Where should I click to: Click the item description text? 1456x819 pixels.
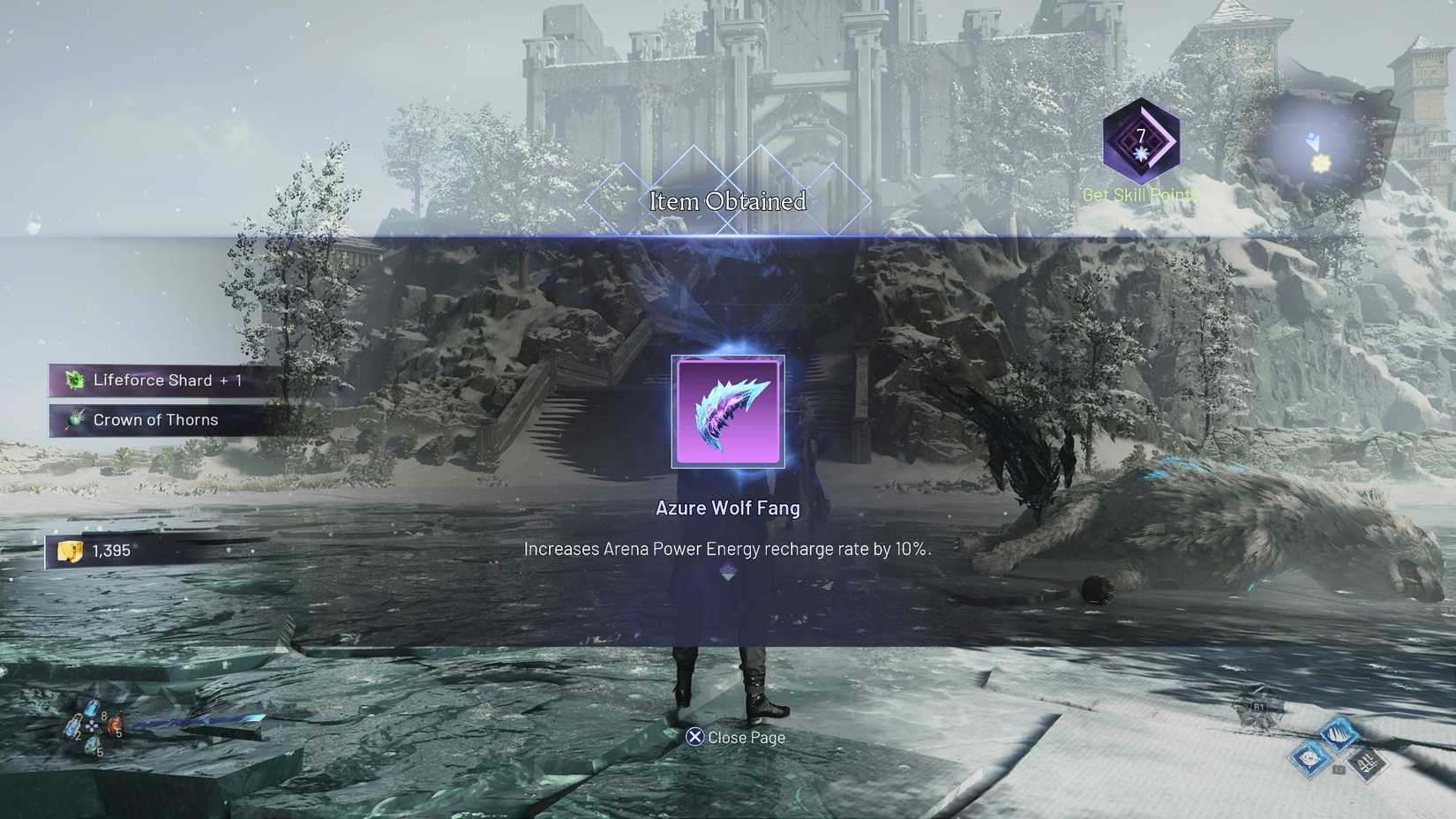[x=727, y=548]
